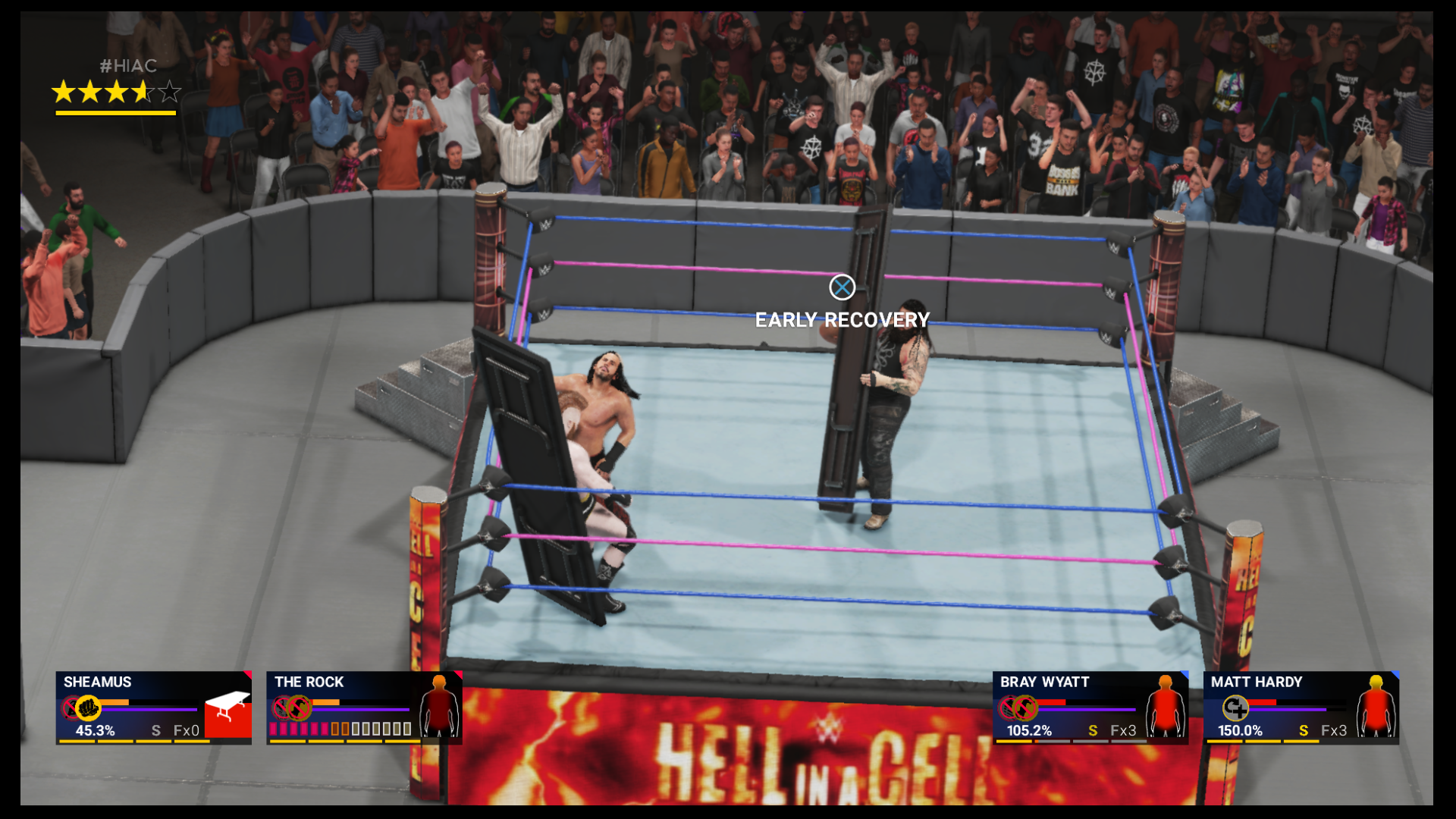Click Bray Wyatt's body damage diagram
The height and width of the screenshot is (819, 1456).
[1165, 710]
